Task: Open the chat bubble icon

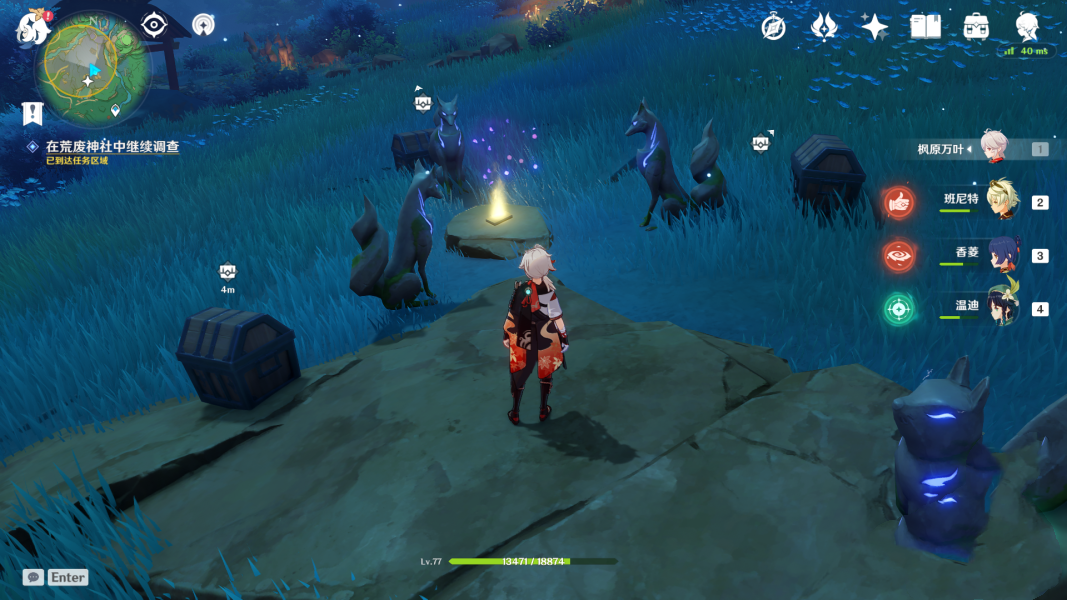Action: [x=33, y=577]
